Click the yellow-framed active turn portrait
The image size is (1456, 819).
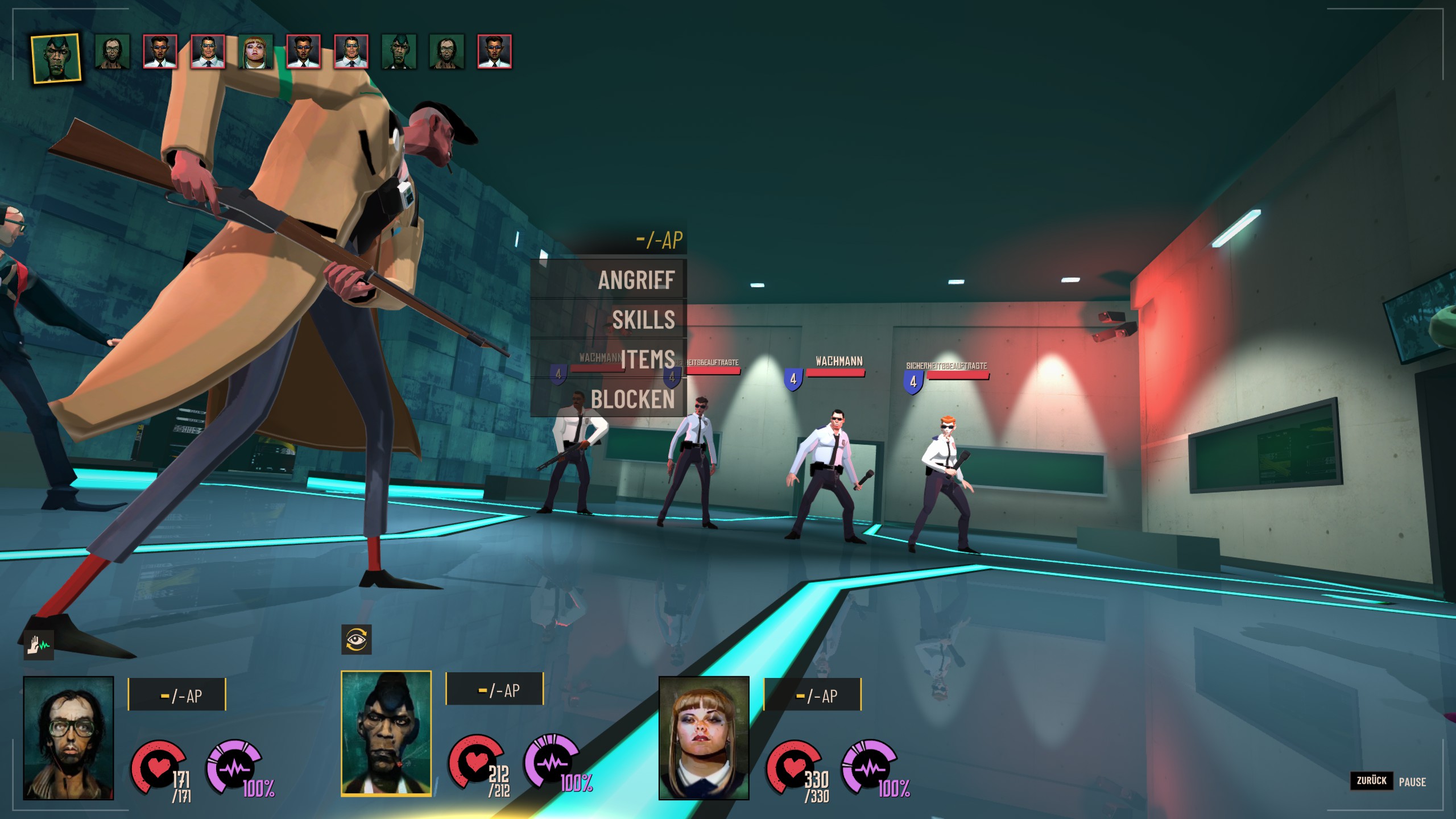click(x=56, y=59)
